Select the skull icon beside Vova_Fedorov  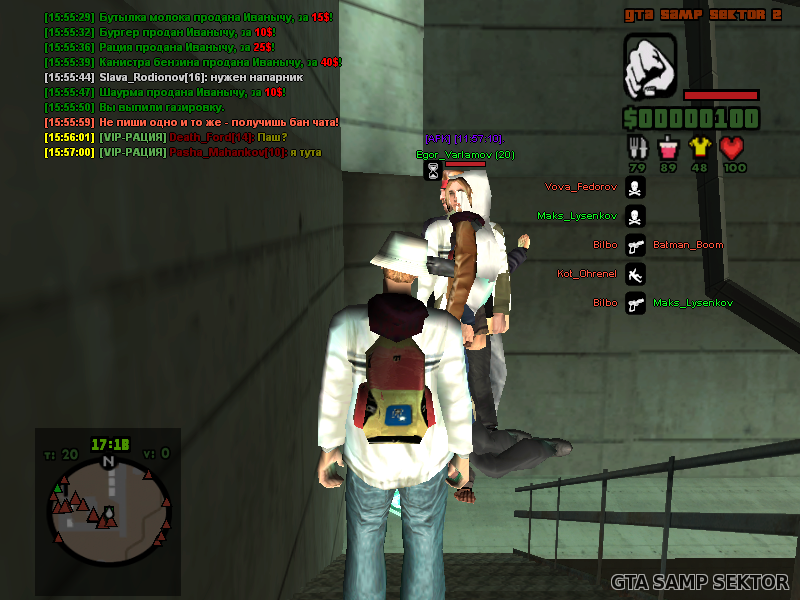tap(635, 187)
